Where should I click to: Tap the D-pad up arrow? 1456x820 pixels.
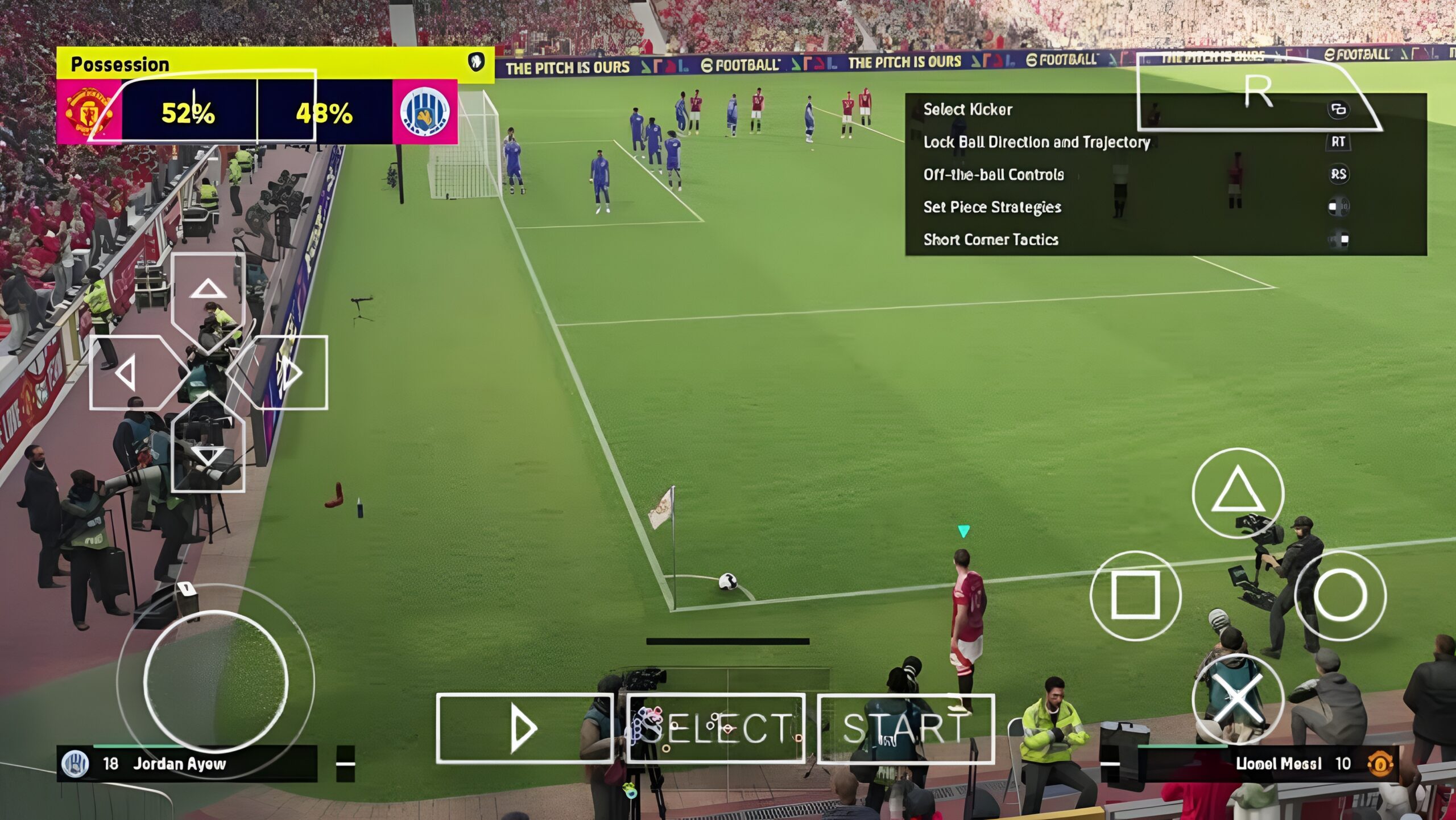[x=208, y=290]
